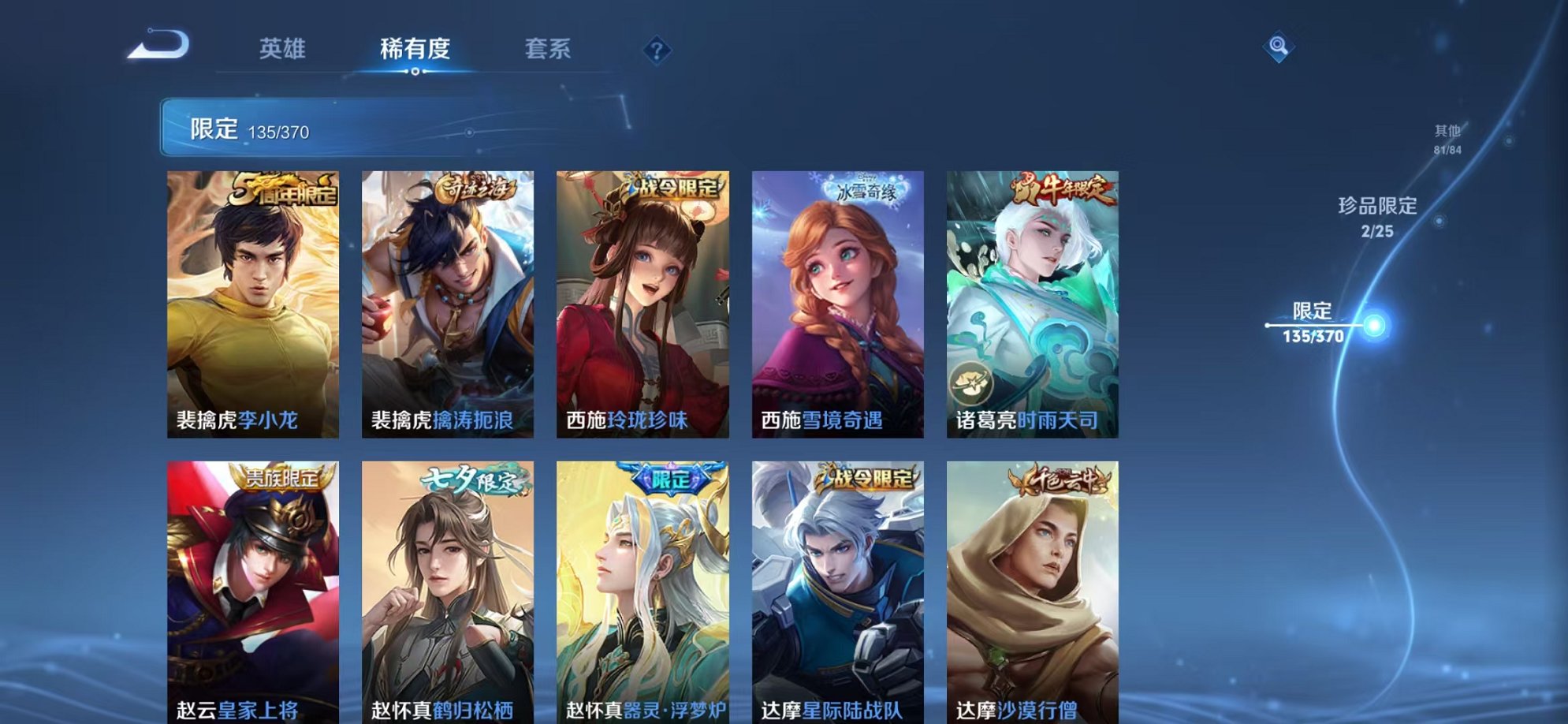
Task: Select the 稀有度 tab
Action: pyautogui.click(x=413, y=49)
